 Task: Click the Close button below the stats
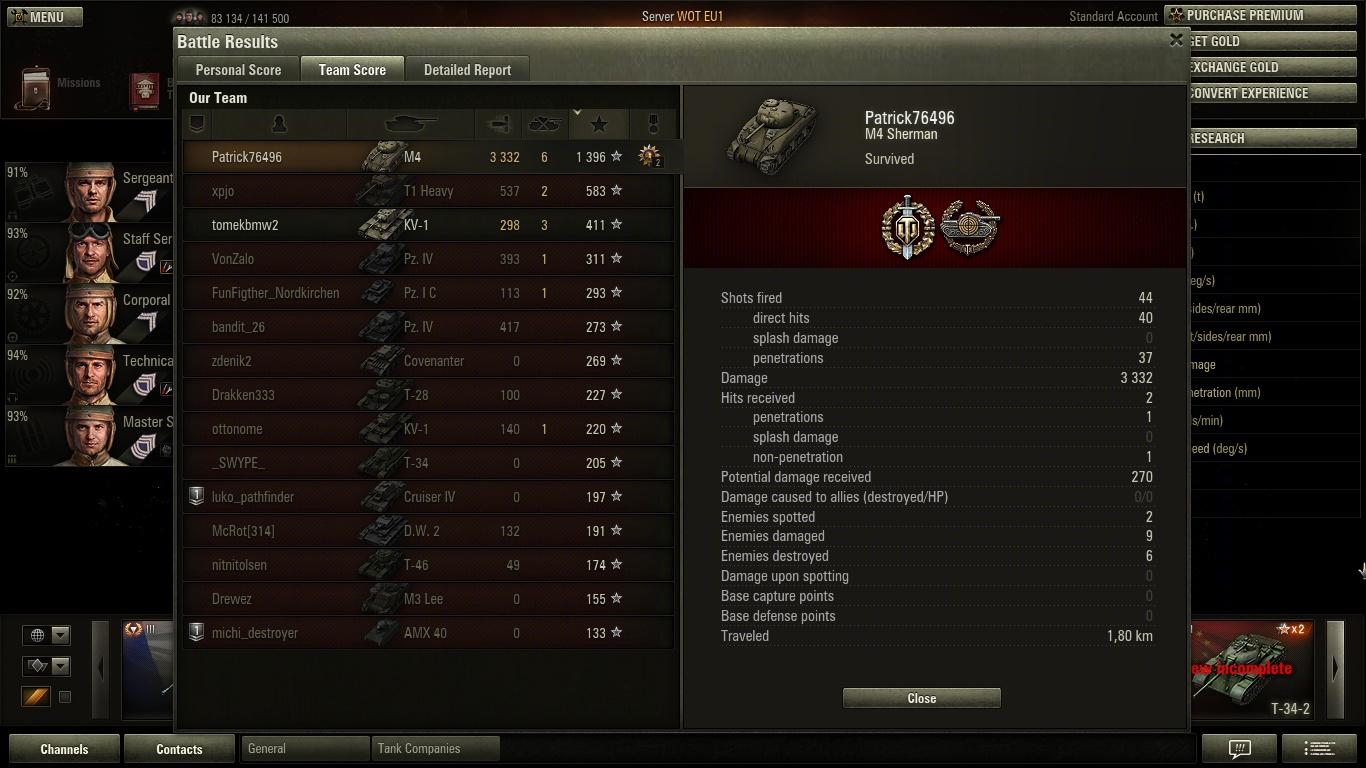pyautogui.click(x=921, y=698)
